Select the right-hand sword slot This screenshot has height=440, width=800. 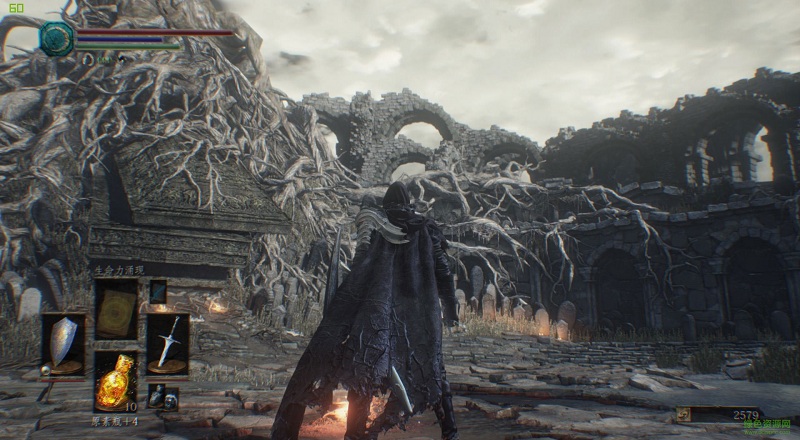(167, 343)
